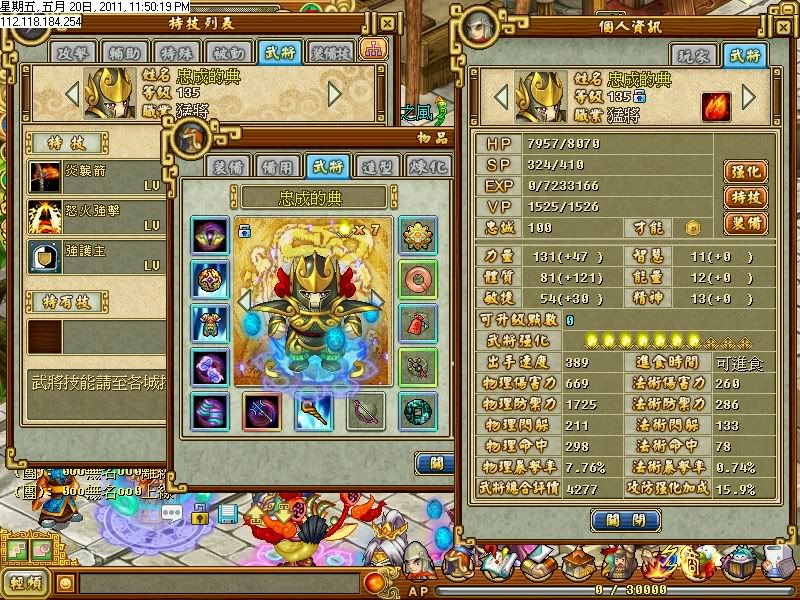Switch to the 輔助 support skills tab

click(123, 52)
